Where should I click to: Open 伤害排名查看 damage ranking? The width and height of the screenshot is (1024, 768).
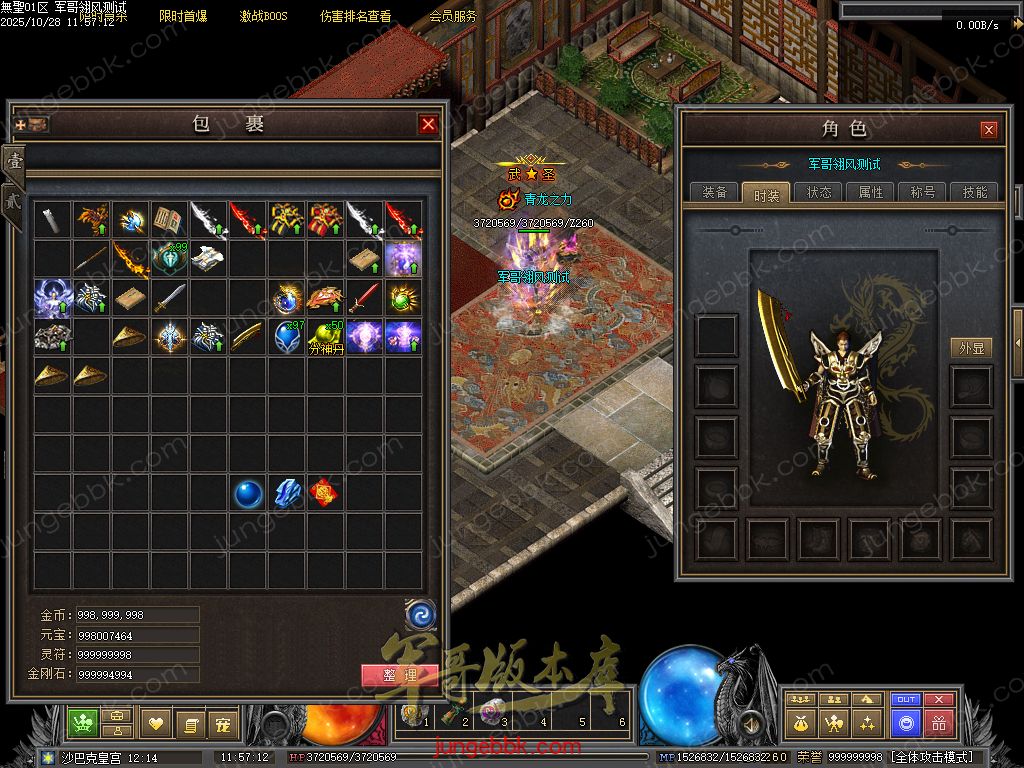coord(356,16)
